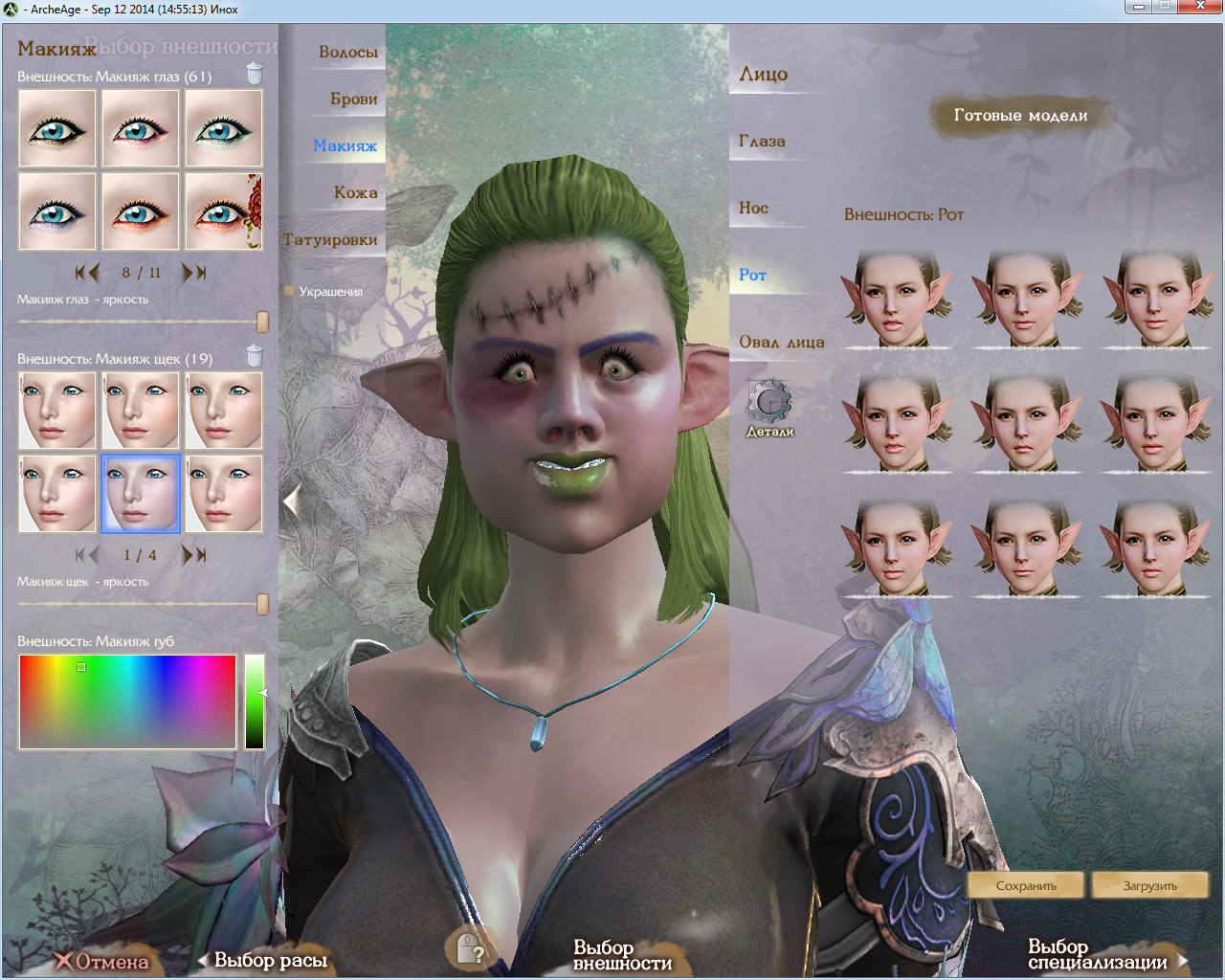1225x980 pixels.
Task: Switch to the Волосы category
Action: click(x=347, y=52)
